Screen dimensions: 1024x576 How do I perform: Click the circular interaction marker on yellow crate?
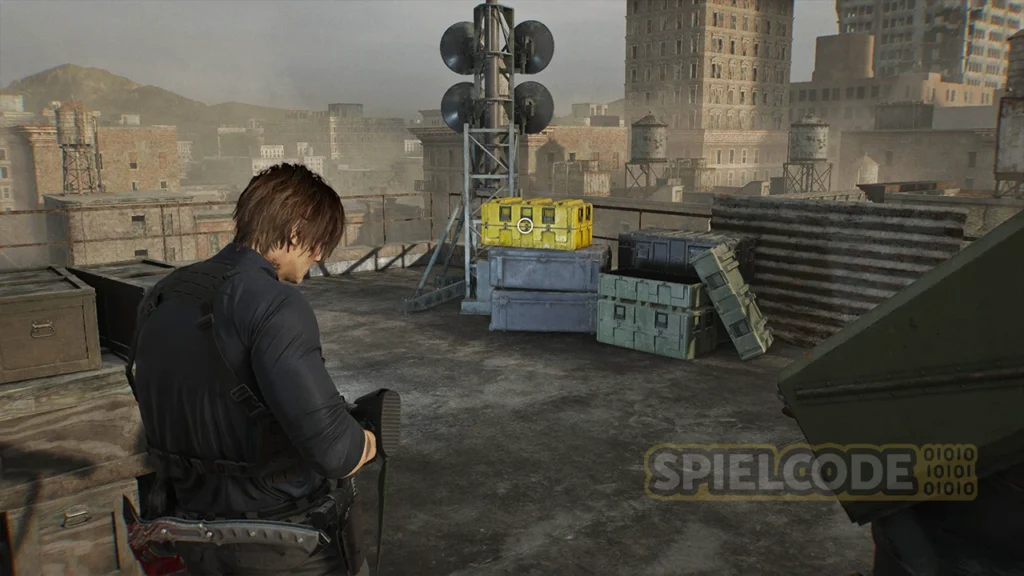pos(525,225)
